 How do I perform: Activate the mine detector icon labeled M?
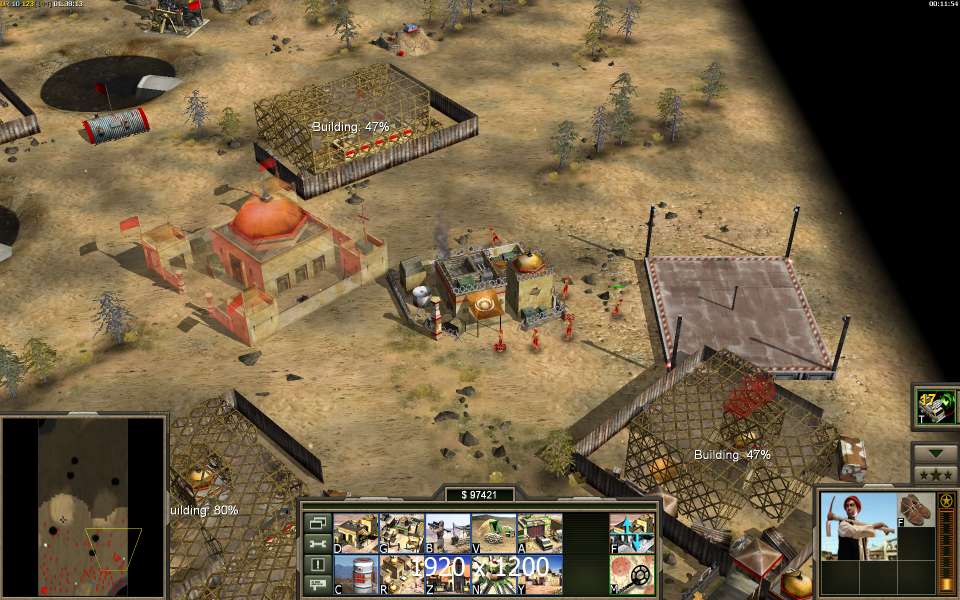click(632, 575)
